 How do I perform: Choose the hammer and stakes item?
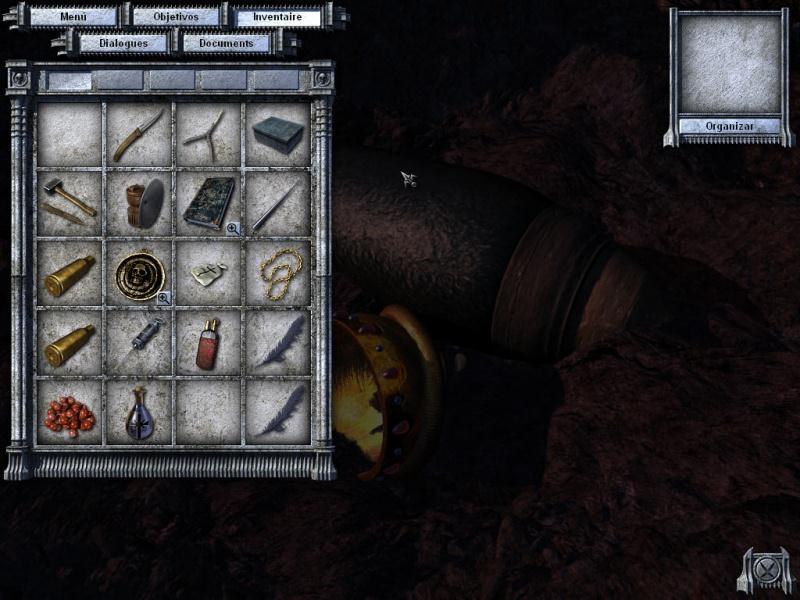tap(69, 201)
